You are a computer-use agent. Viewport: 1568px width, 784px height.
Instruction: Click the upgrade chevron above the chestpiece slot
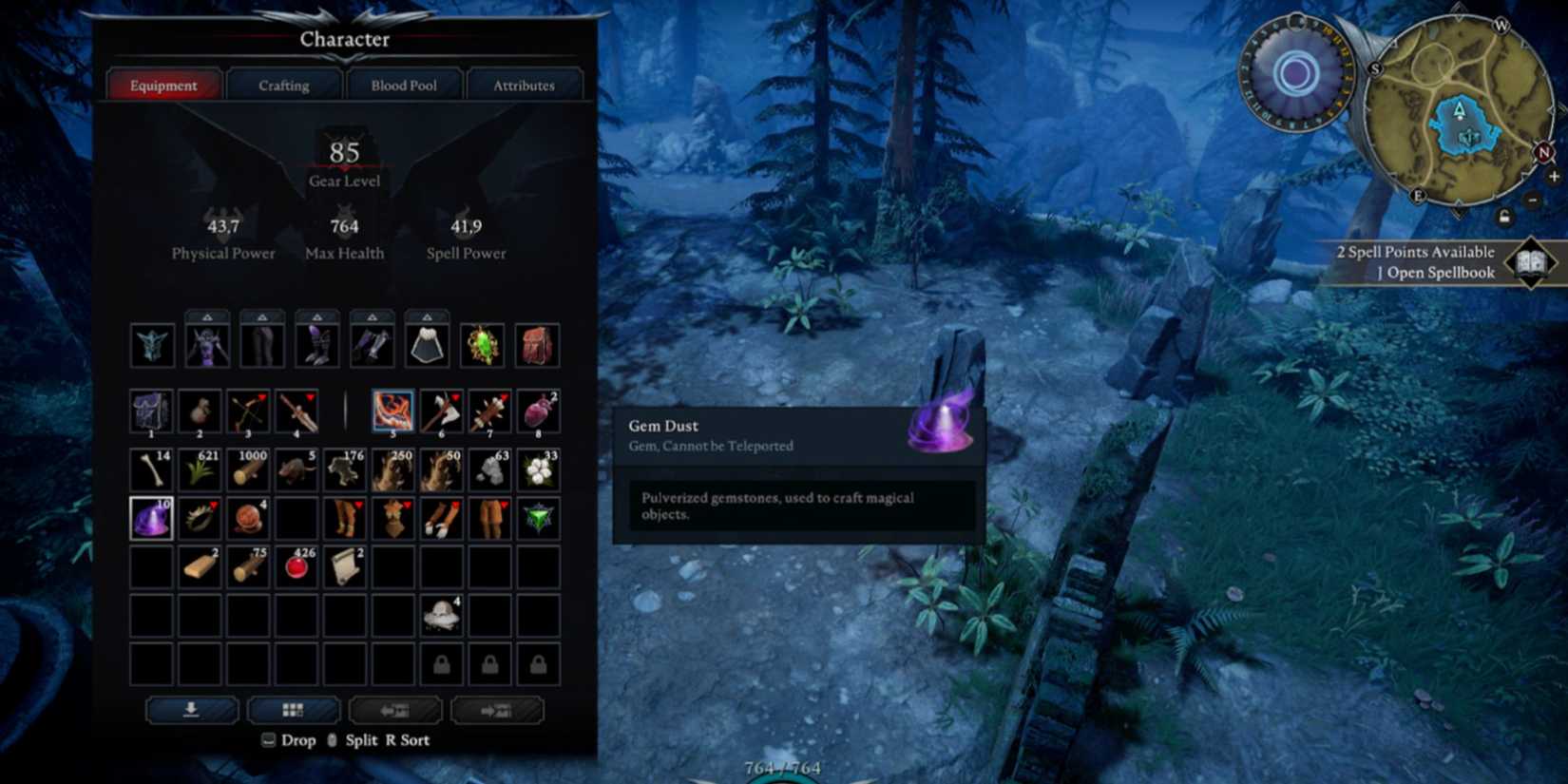(x=207, y=315)
